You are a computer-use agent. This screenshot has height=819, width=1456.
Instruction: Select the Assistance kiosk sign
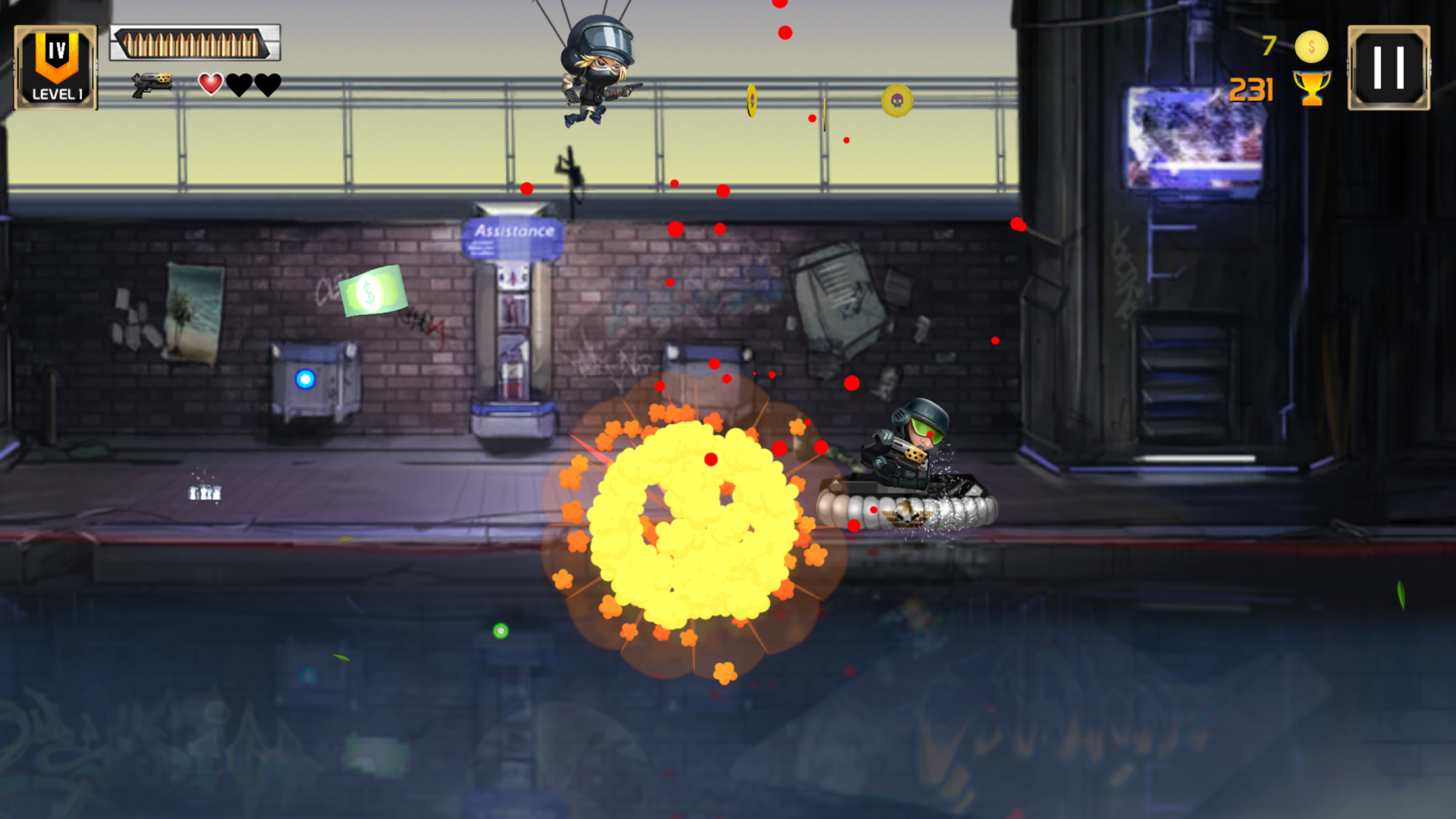tap(512, 230)
